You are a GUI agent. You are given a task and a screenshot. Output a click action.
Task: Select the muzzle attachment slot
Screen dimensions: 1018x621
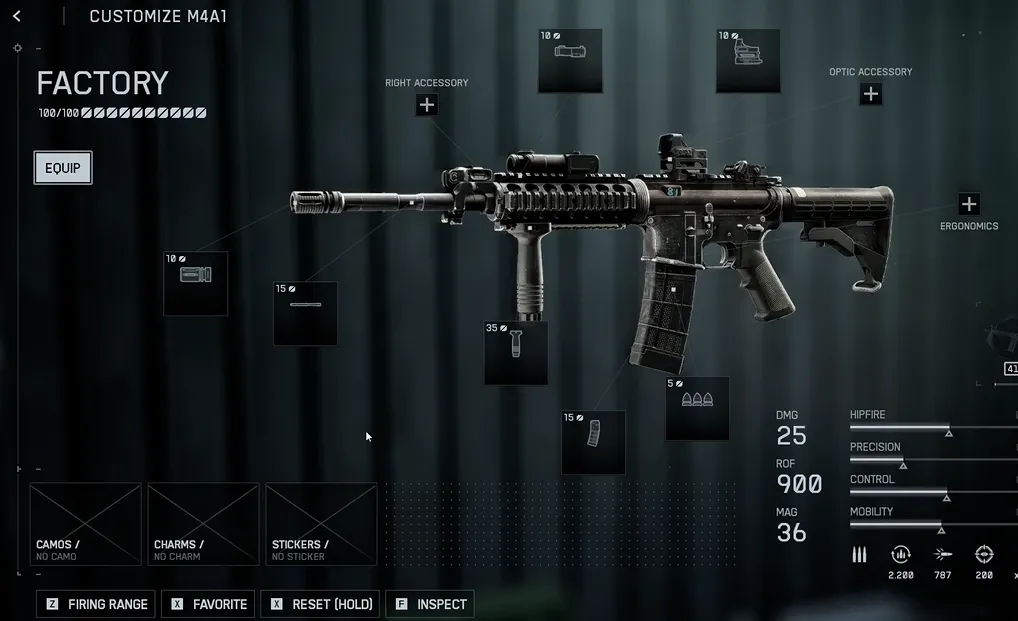(196, 283)
